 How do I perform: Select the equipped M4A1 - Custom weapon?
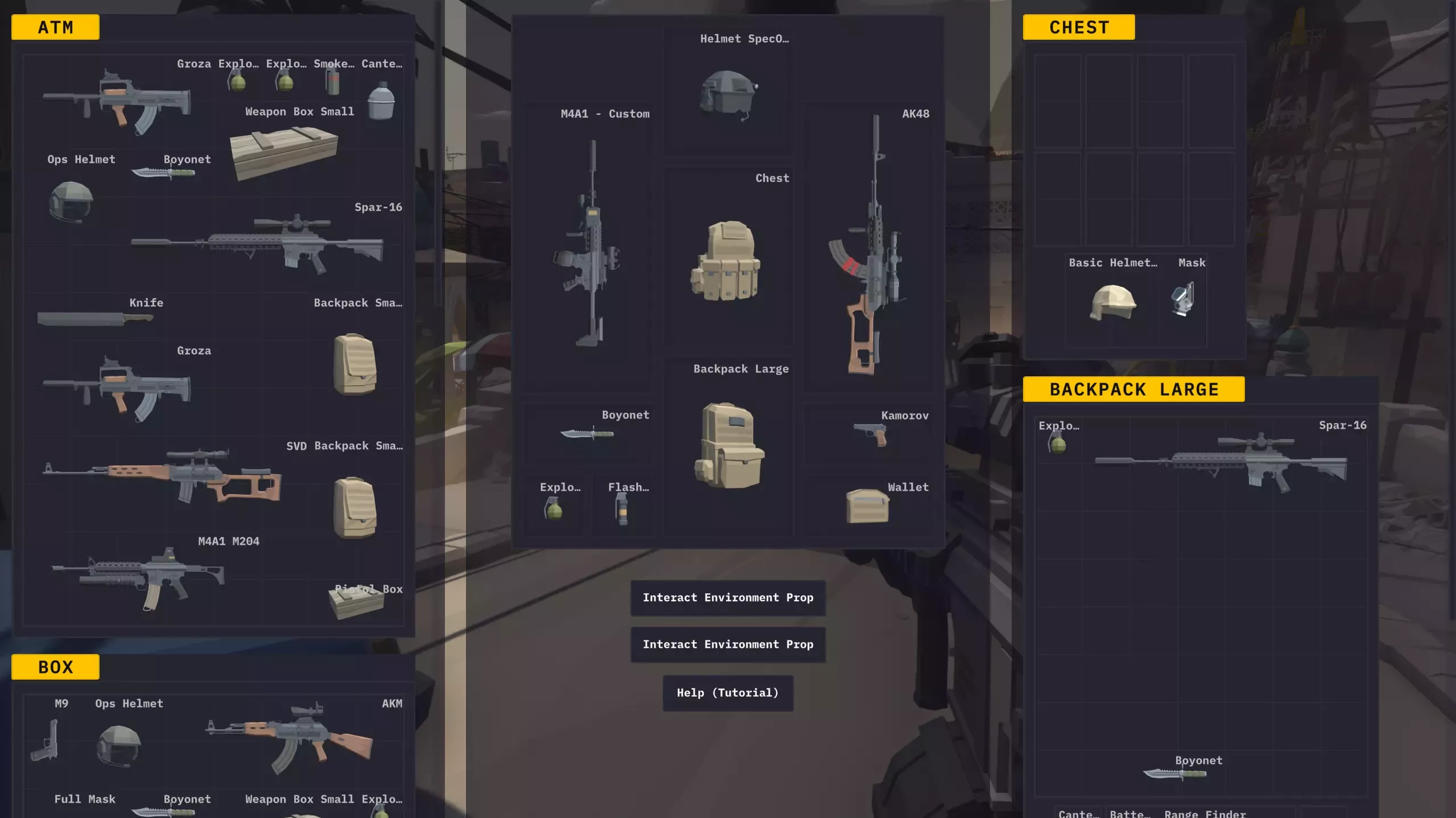click(x=588, y=245)
